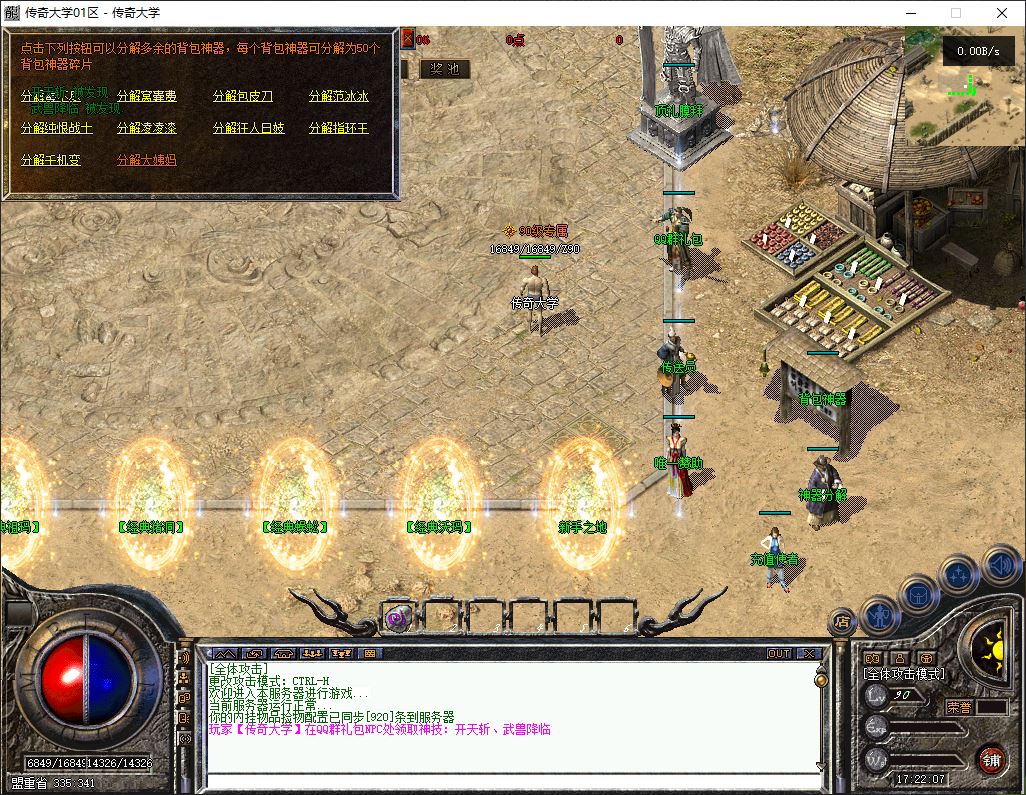1026x795 pixels.
Task: Open the 店 shop round button
Action: tap(842, 620)
